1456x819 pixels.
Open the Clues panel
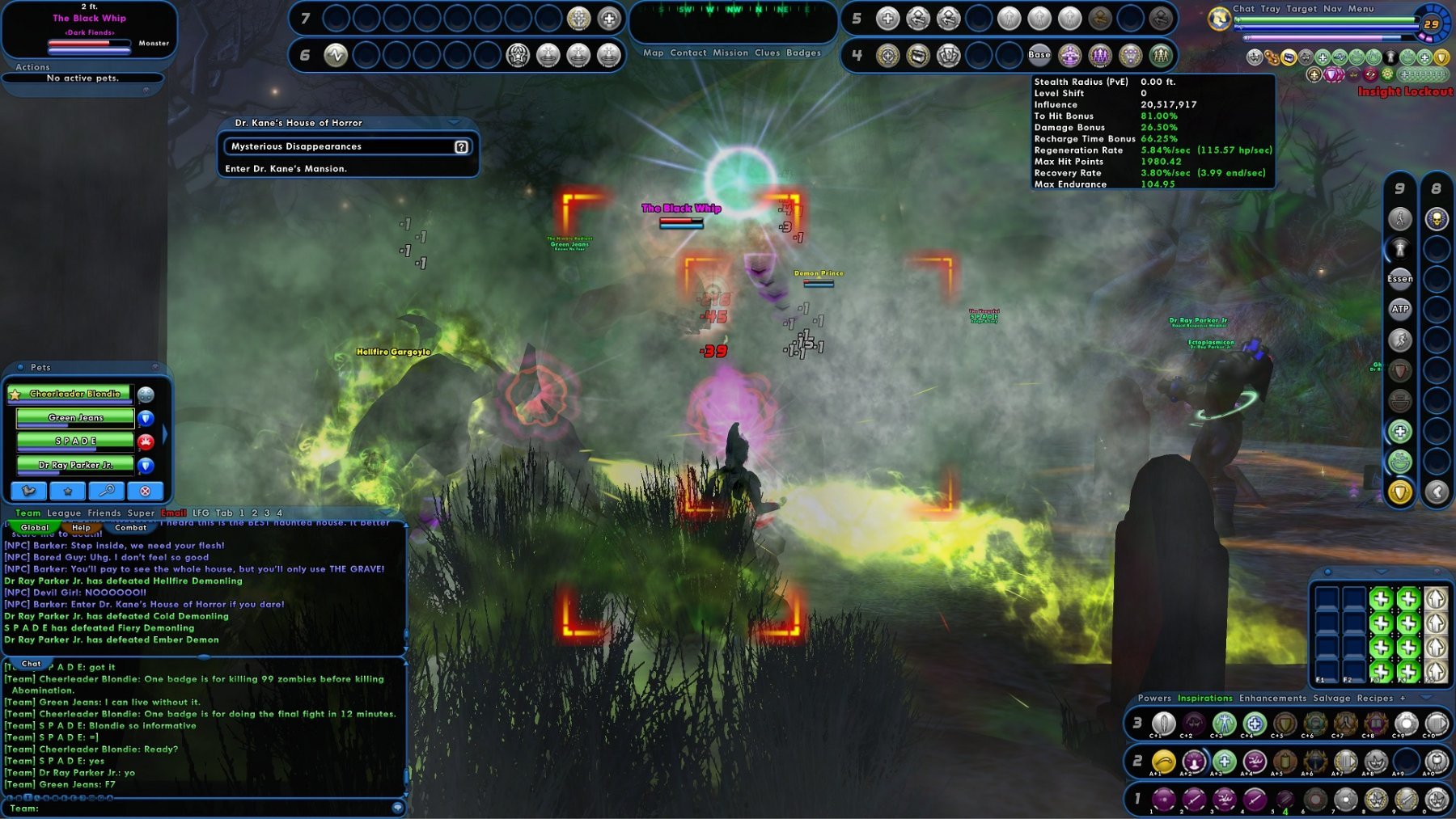click(767, 53)
